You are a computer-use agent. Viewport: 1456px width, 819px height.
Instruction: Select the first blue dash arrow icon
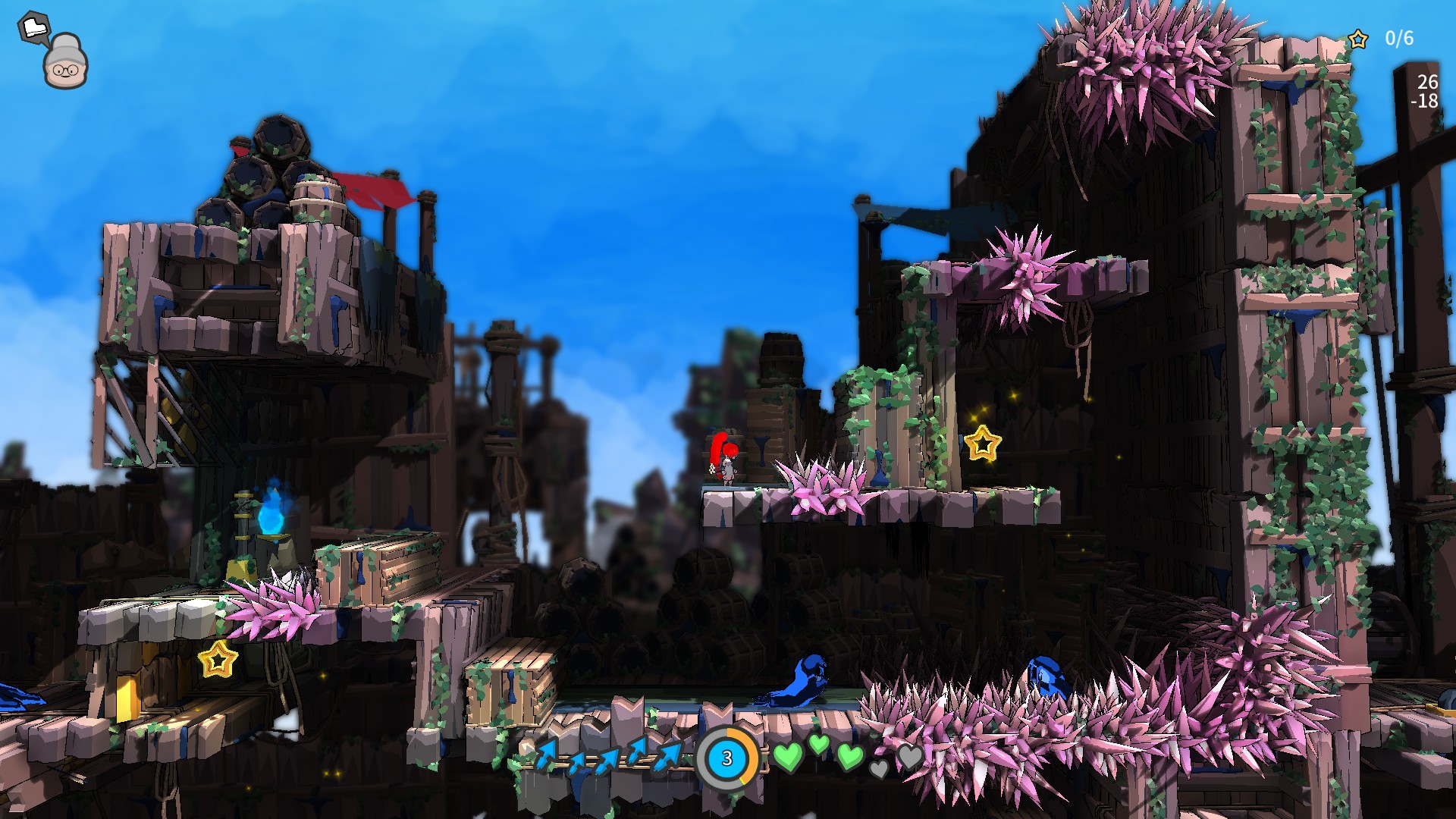click(547, 756)
